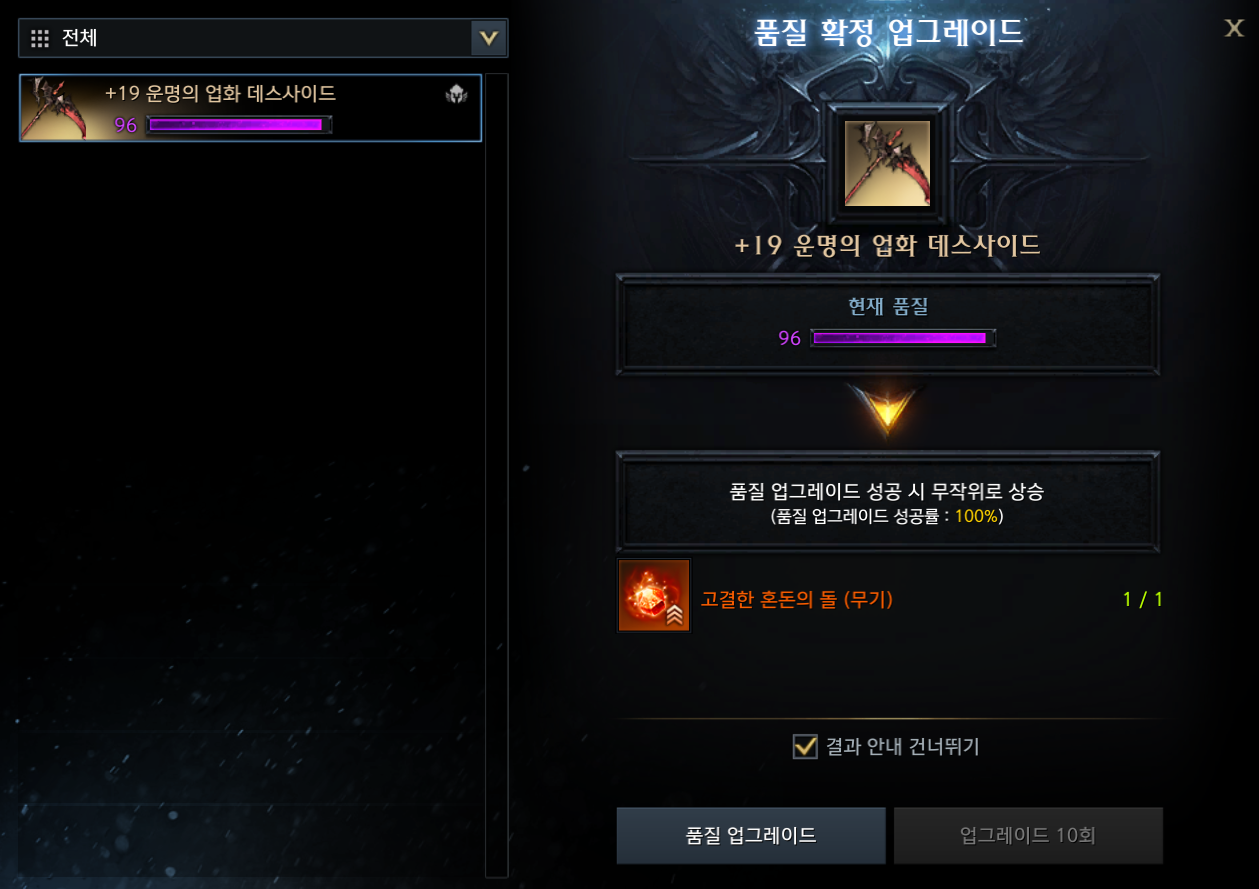Screen dimensions: 1259x889
Task: Select the +19 운명의 업화 데스사이드 list row
Action: point(250,108)
